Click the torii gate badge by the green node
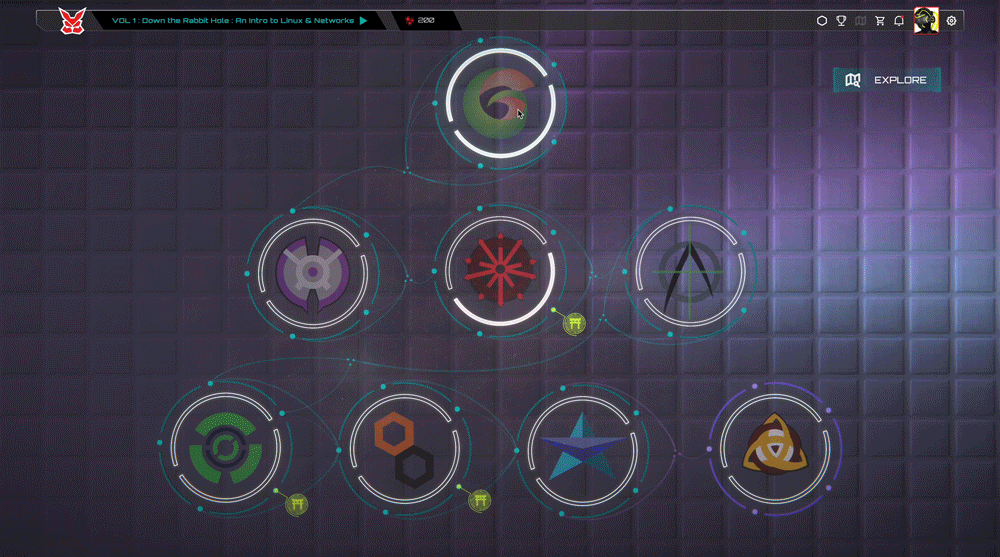The width and height of the screenshot is (1000, 557). coord(296,504)
